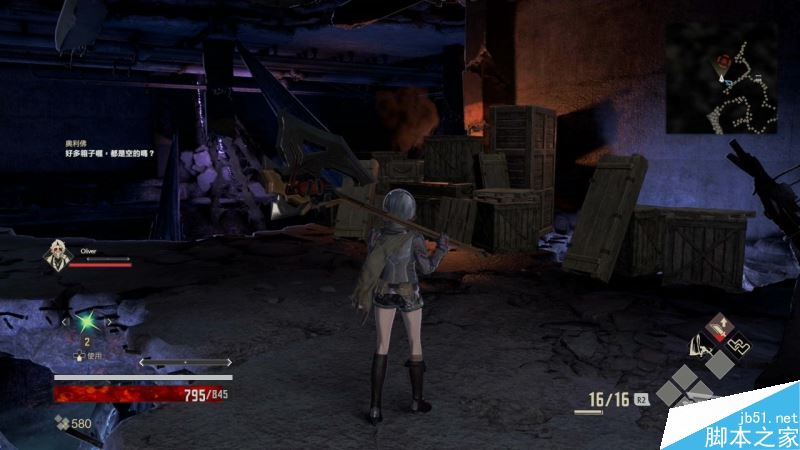Cycle quick item with the right arrow
The width and height of the screenshot is (800, 450).
[x=109, y=322]
